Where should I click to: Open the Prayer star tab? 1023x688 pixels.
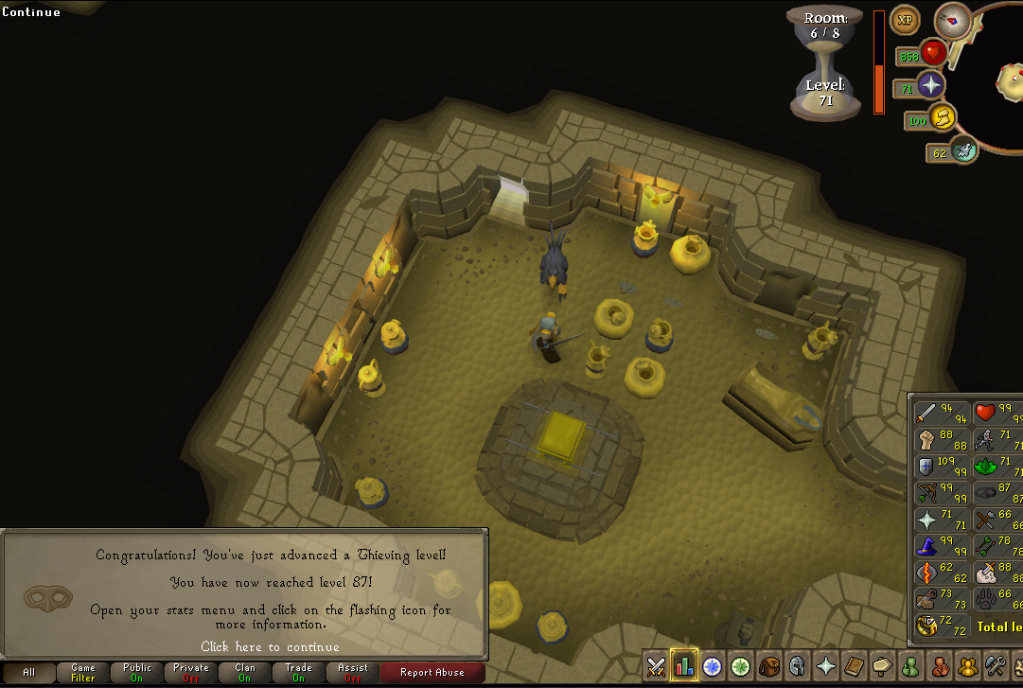[x=826, y=666]
